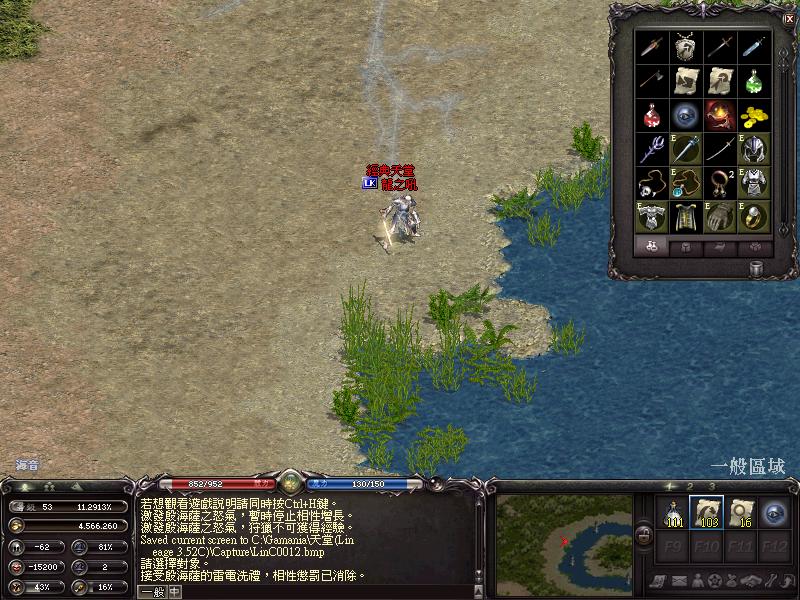
Task: Choose the skull necklace item
Action: click(x=652, y=183)
